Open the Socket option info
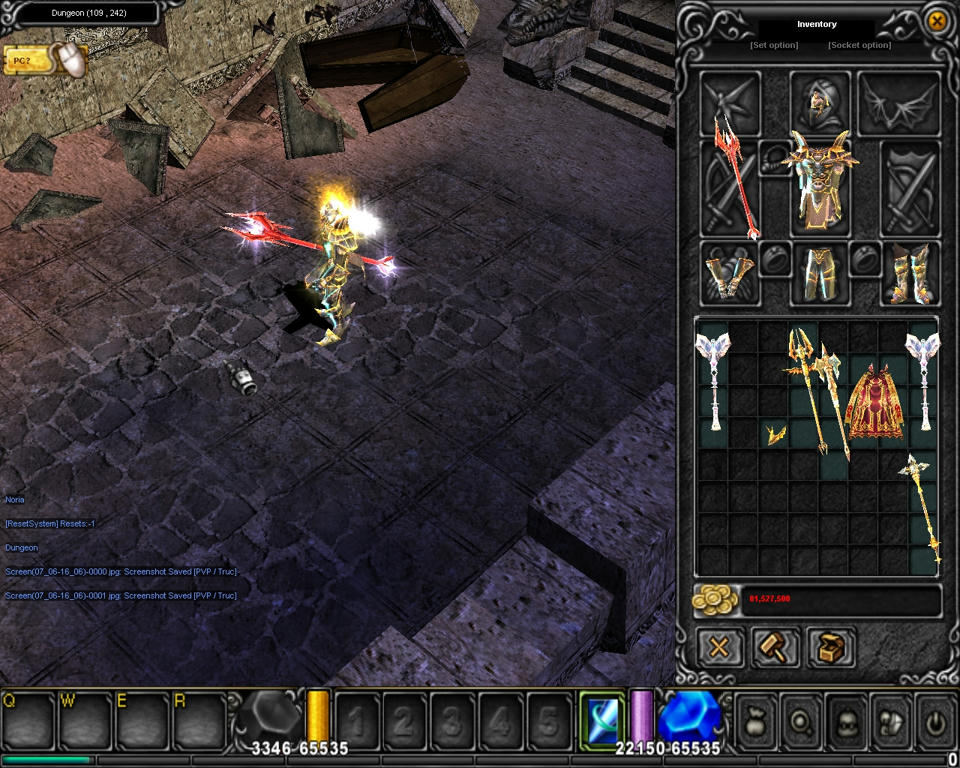Image resolution: width=960 pixels, height=768 pixels. coord(860,46)
